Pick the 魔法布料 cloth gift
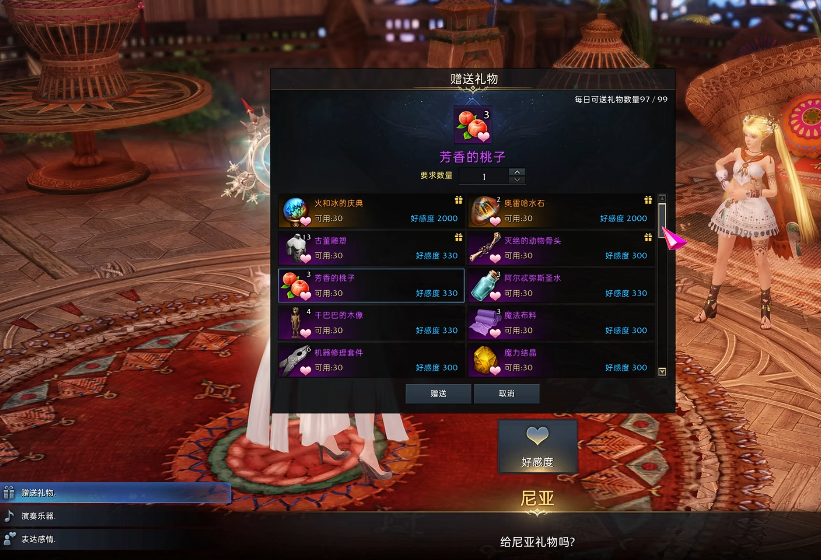Image resolution: width=821 pixels, height=560 pixels. 560,322
